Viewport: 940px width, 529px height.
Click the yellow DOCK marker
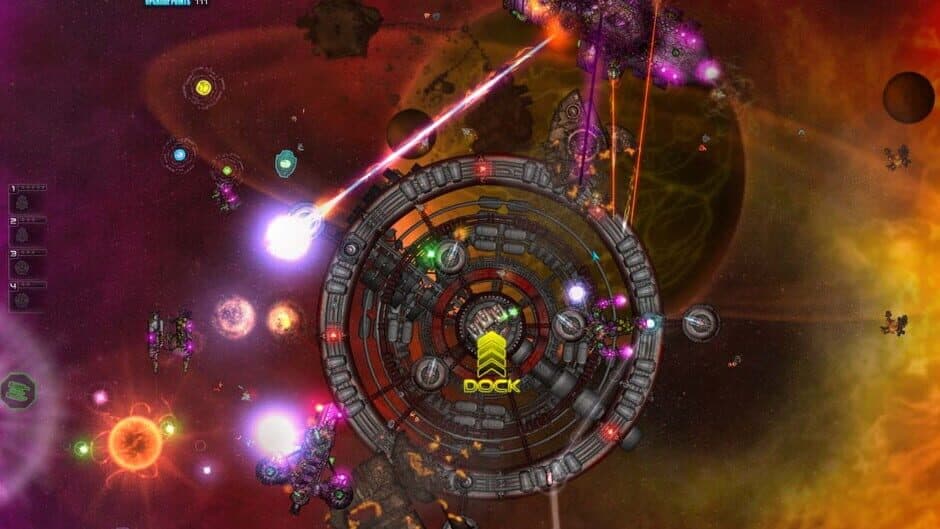[x=492, y=364]
